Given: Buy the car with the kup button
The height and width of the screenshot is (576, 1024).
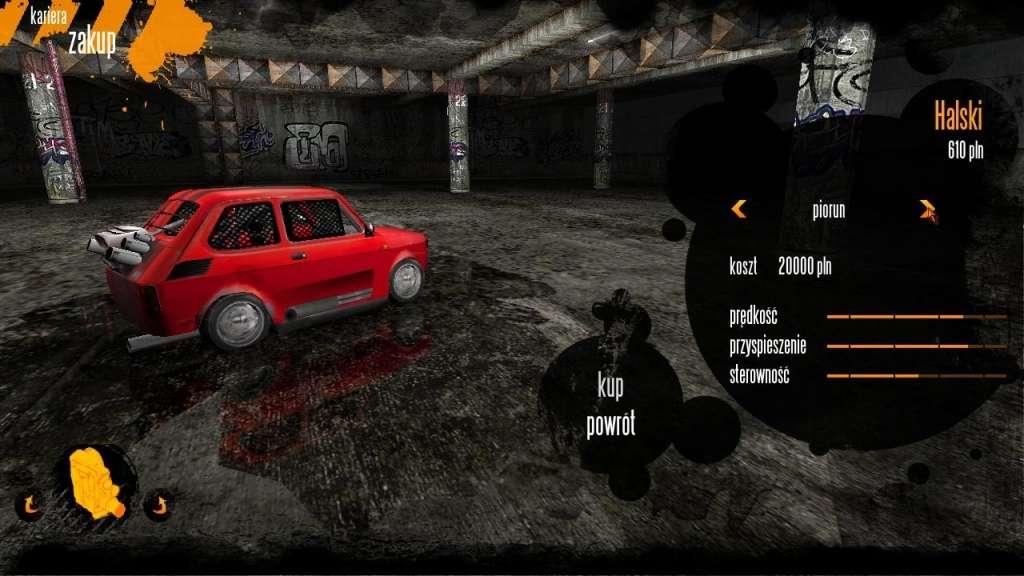Looking at the screenshot, I should (610, 386).
